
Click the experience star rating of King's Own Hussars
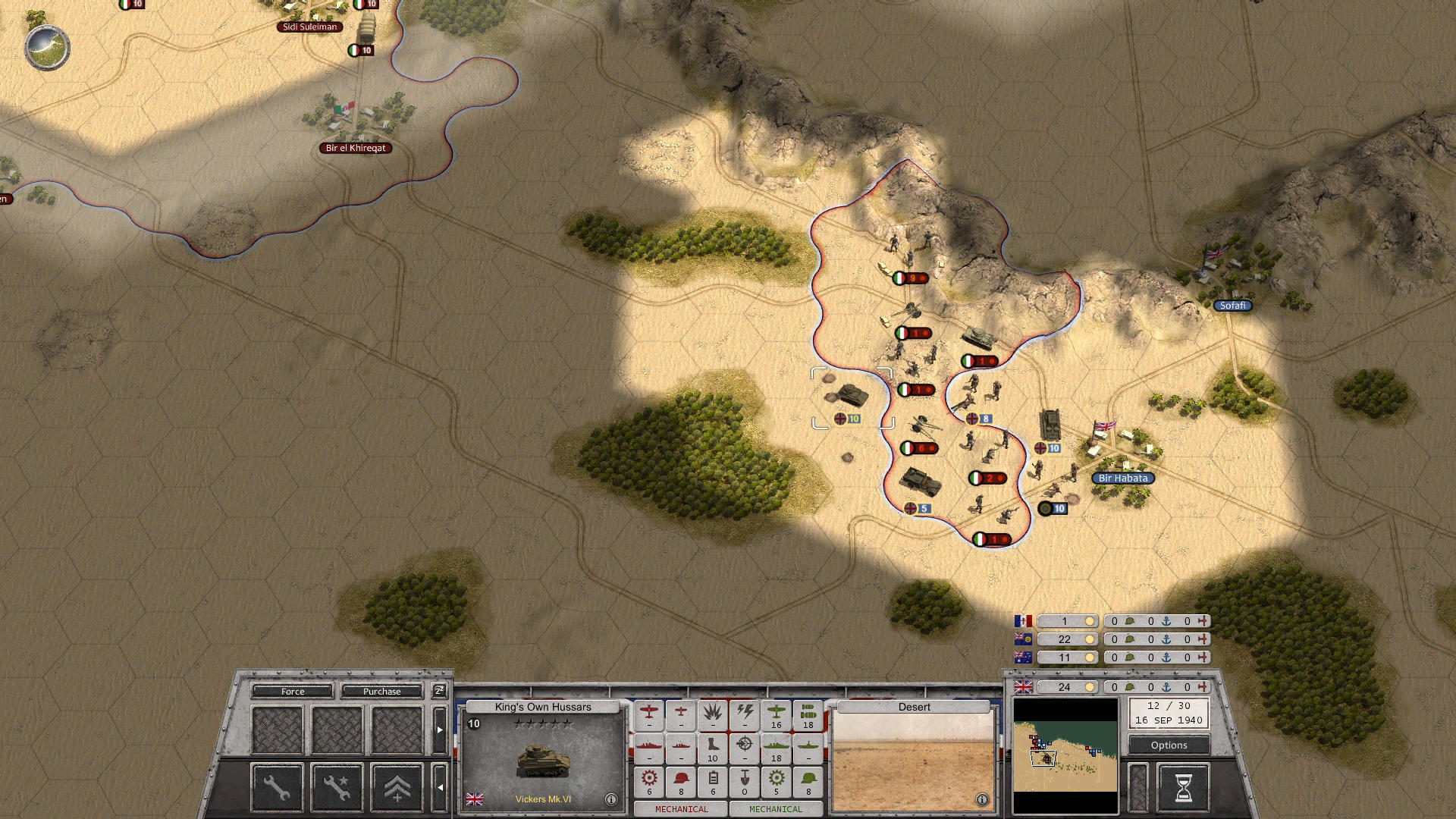[x=544, y=724]
